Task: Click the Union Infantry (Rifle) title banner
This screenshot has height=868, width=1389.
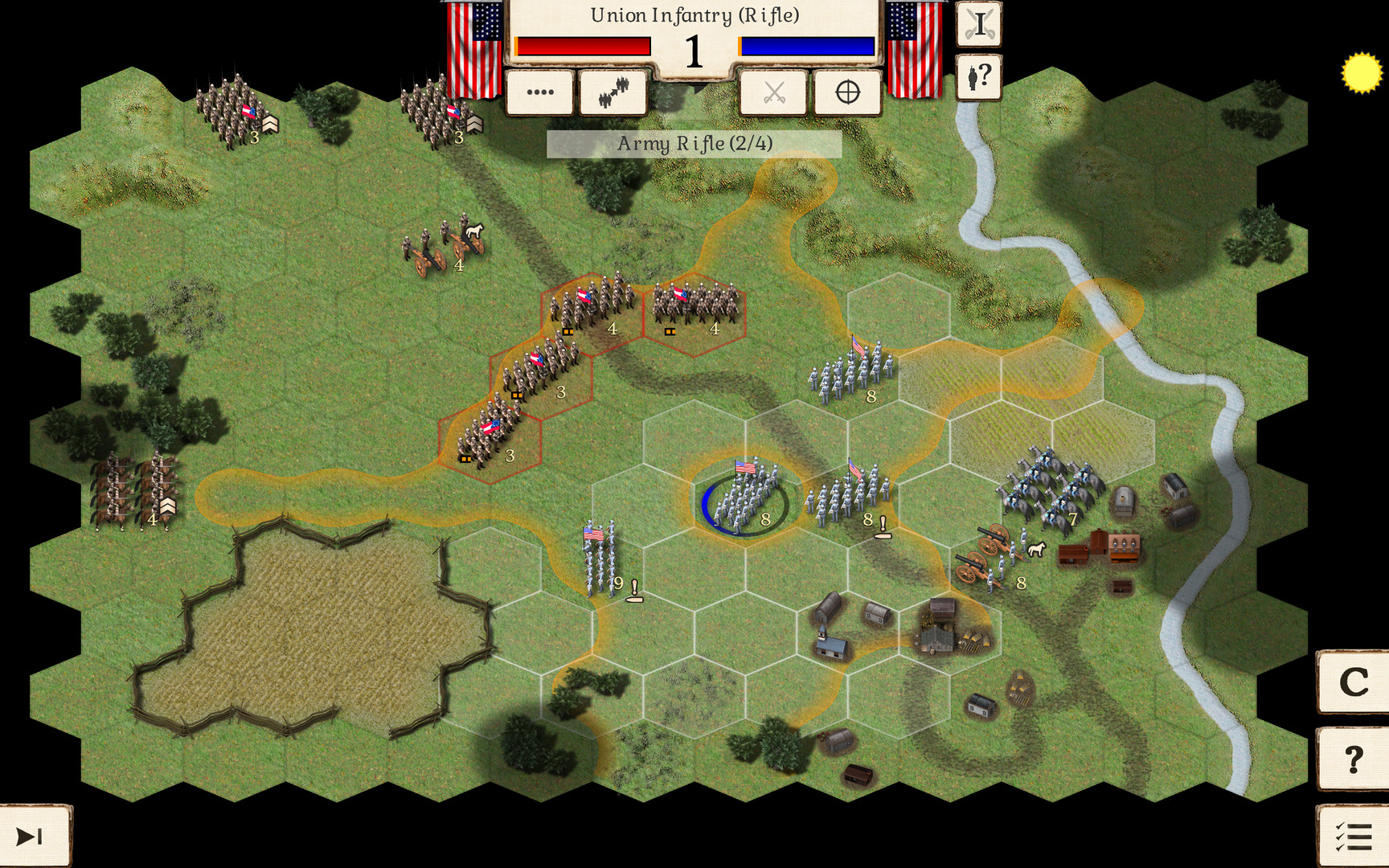Action: (x=694, y=14)
